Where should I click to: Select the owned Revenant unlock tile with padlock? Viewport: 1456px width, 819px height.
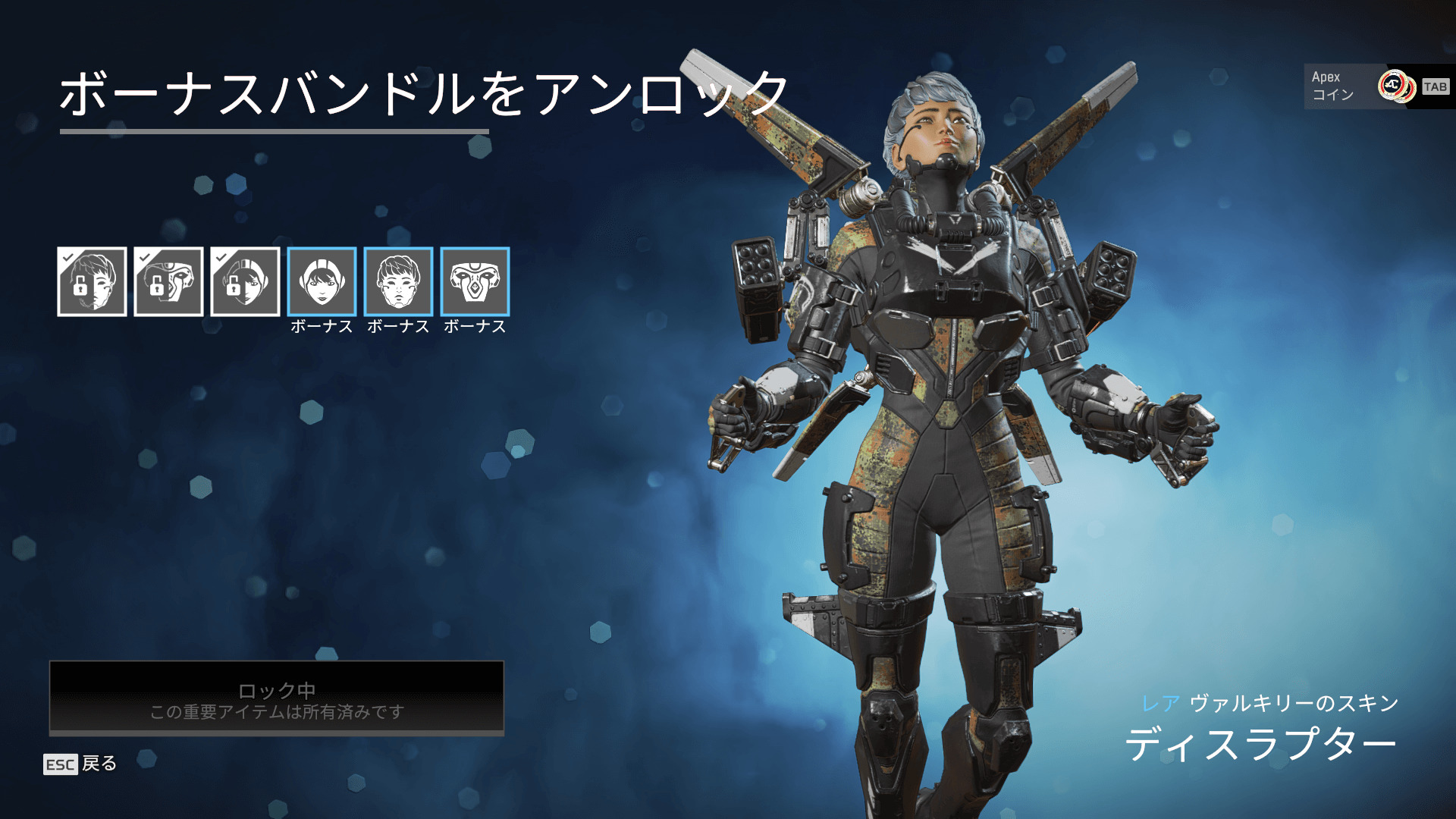coord(168,281)
